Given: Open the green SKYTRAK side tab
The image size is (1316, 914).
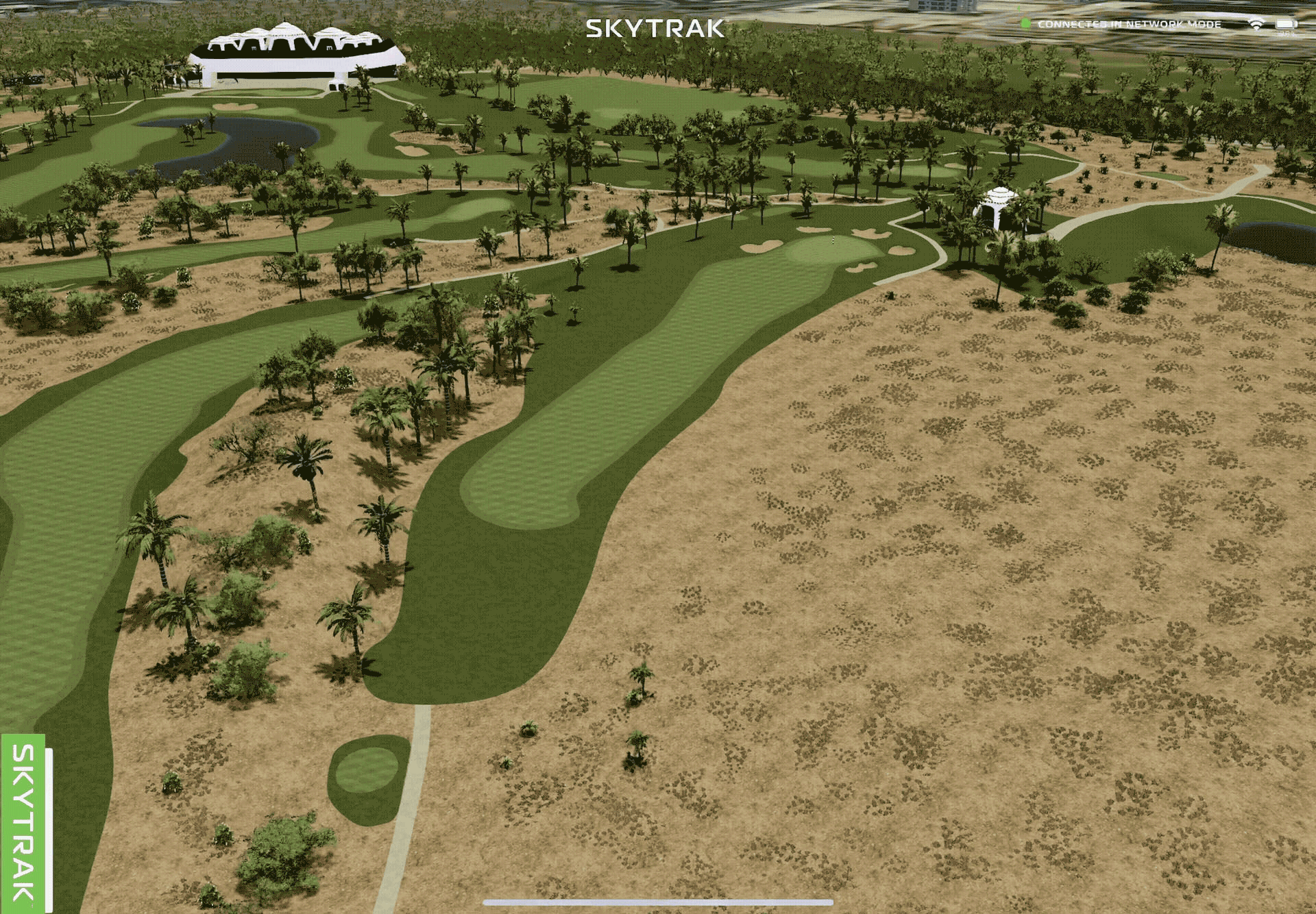Looking at the screenshot, I should (x=23, y=823).
